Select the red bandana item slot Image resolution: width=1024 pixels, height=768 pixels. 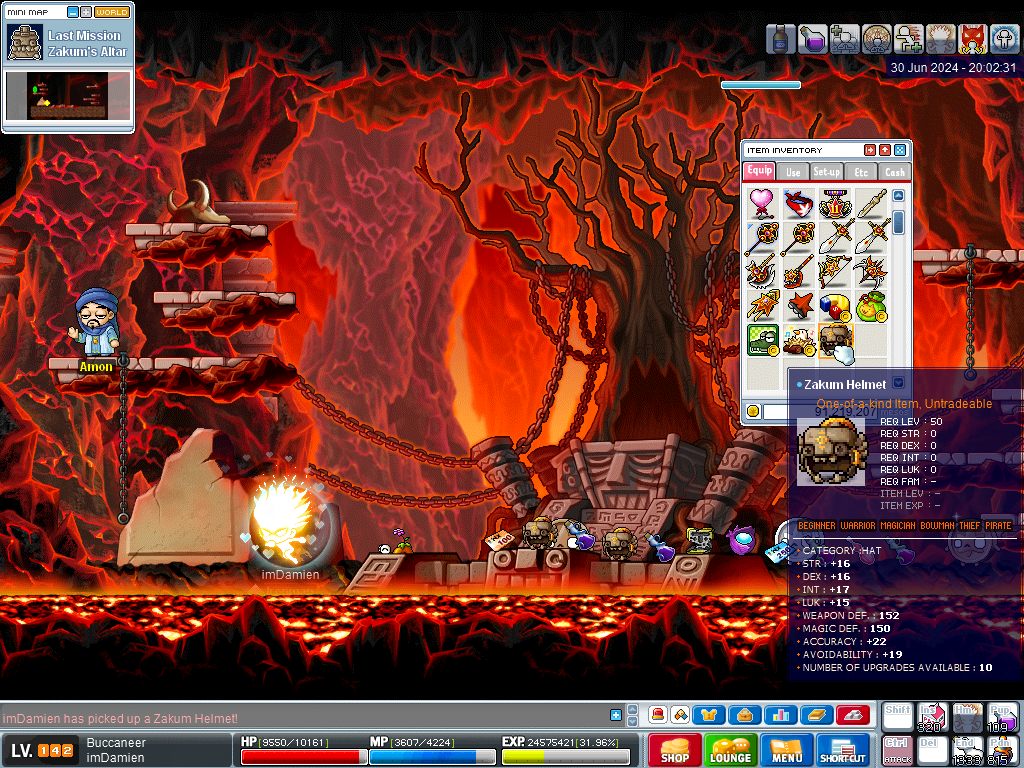click(798, 203)
